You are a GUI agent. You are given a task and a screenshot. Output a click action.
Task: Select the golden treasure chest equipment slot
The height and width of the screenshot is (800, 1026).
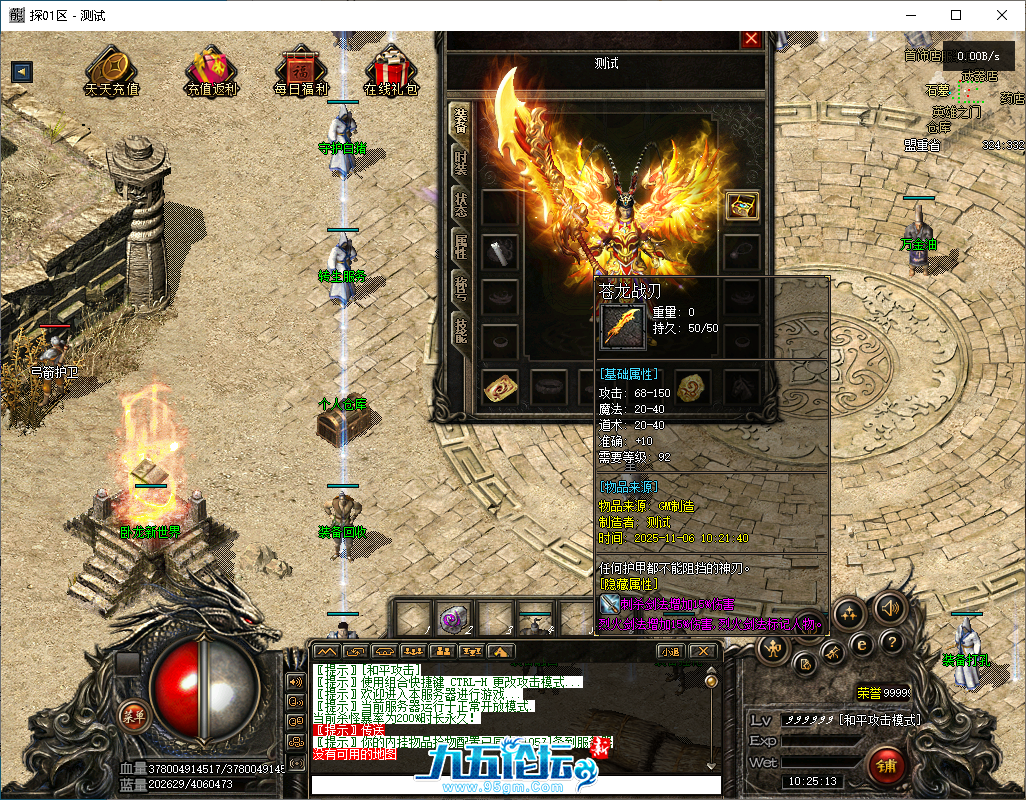pos(742,205)
